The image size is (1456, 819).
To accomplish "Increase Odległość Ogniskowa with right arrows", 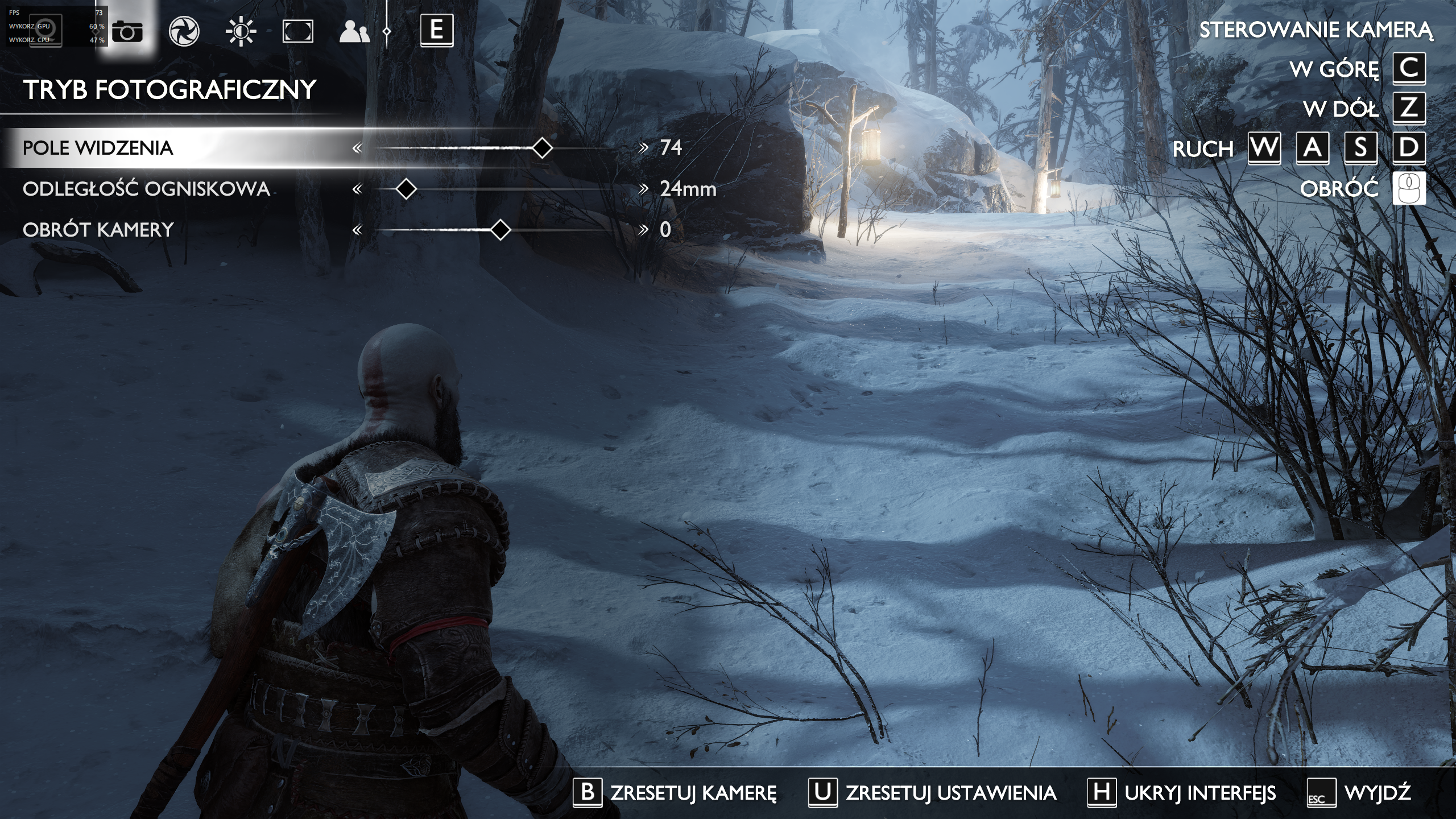I will coord(643,189).
